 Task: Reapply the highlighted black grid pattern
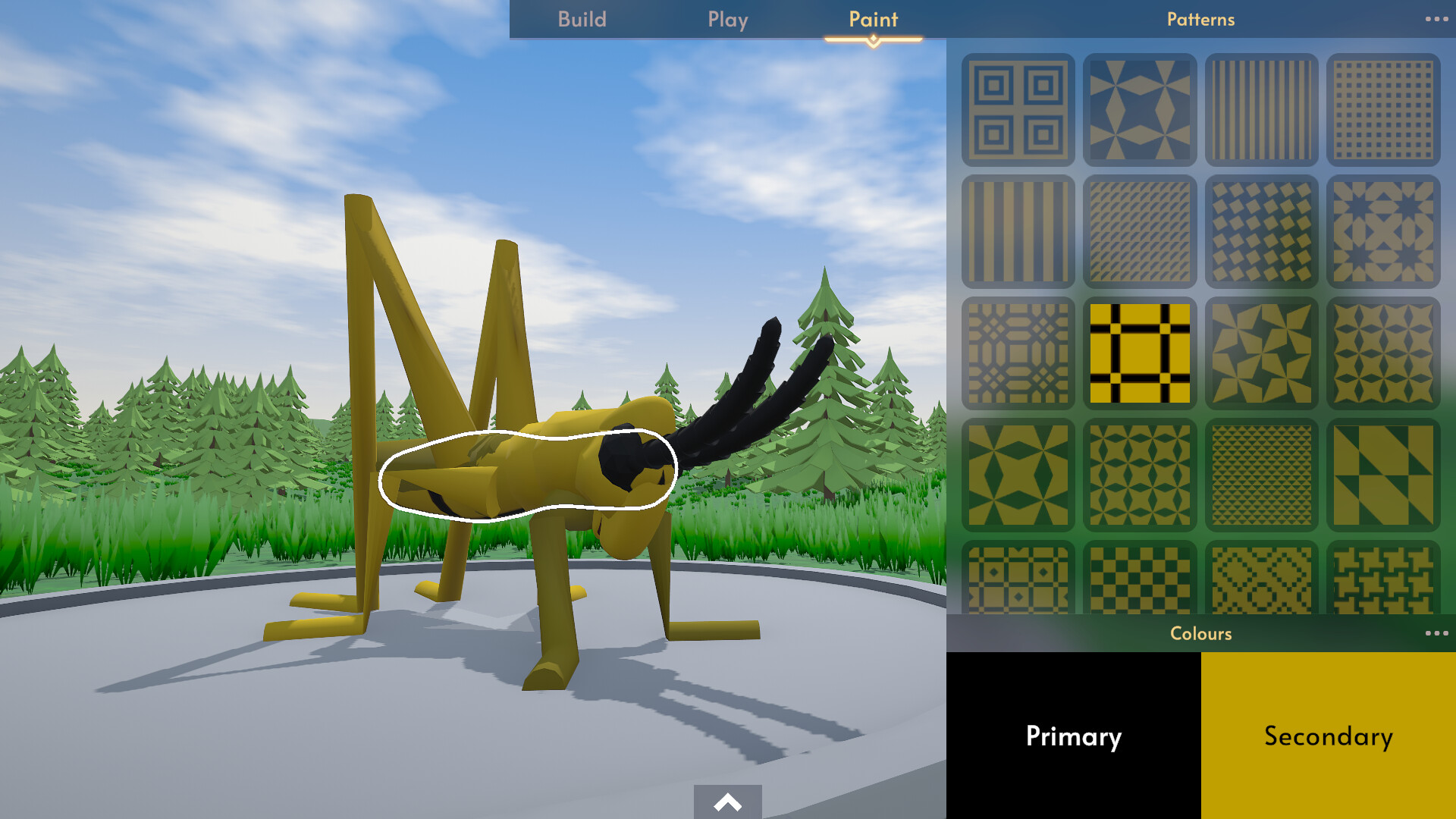point(1140,353)
